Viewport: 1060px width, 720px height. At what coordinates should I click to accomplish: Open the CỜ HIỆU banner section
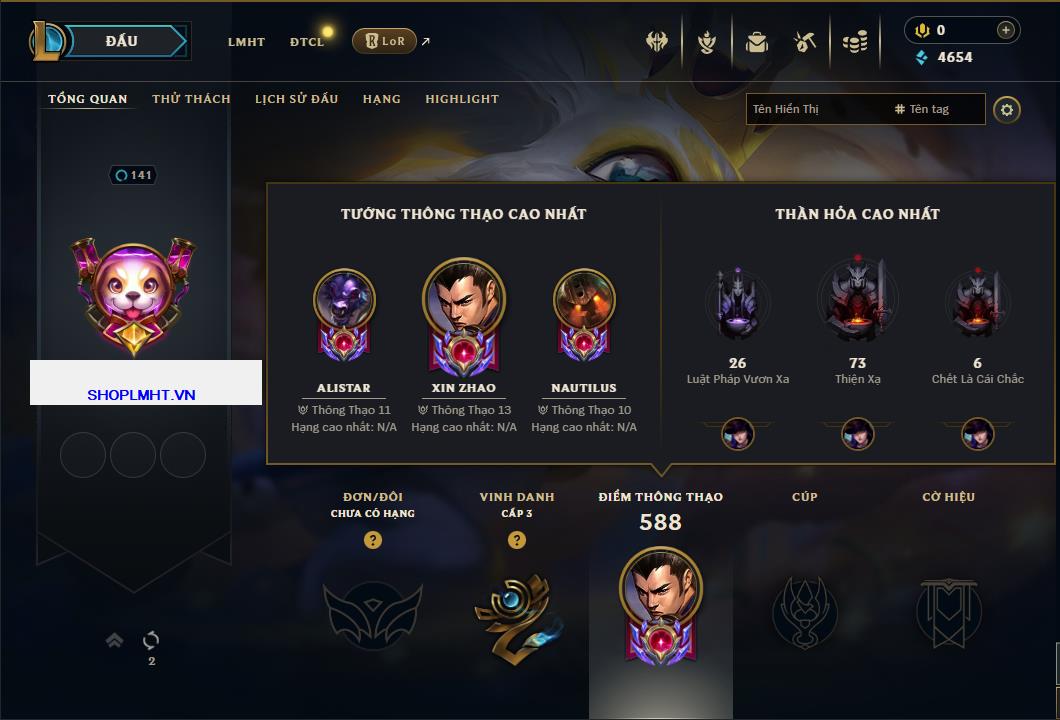(x=948, y=610)
